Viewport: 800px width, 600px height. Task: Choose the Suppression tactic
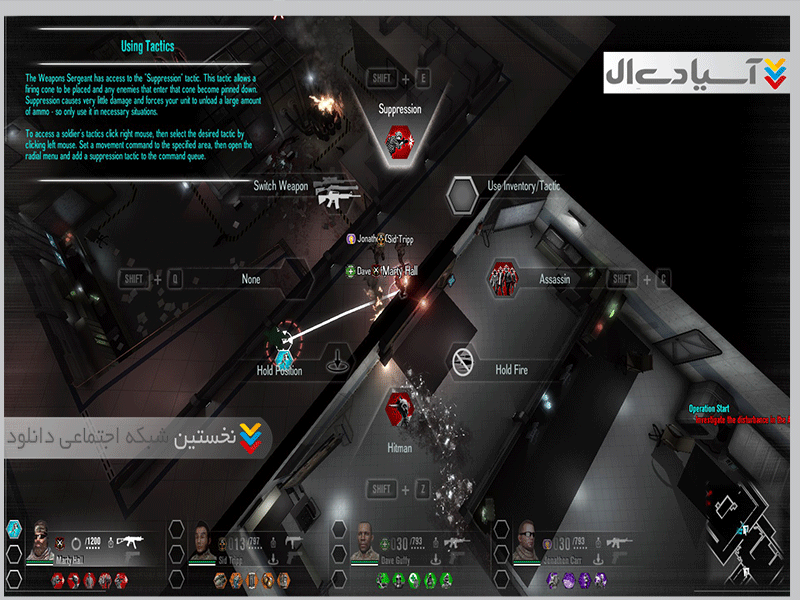(401, 140)
